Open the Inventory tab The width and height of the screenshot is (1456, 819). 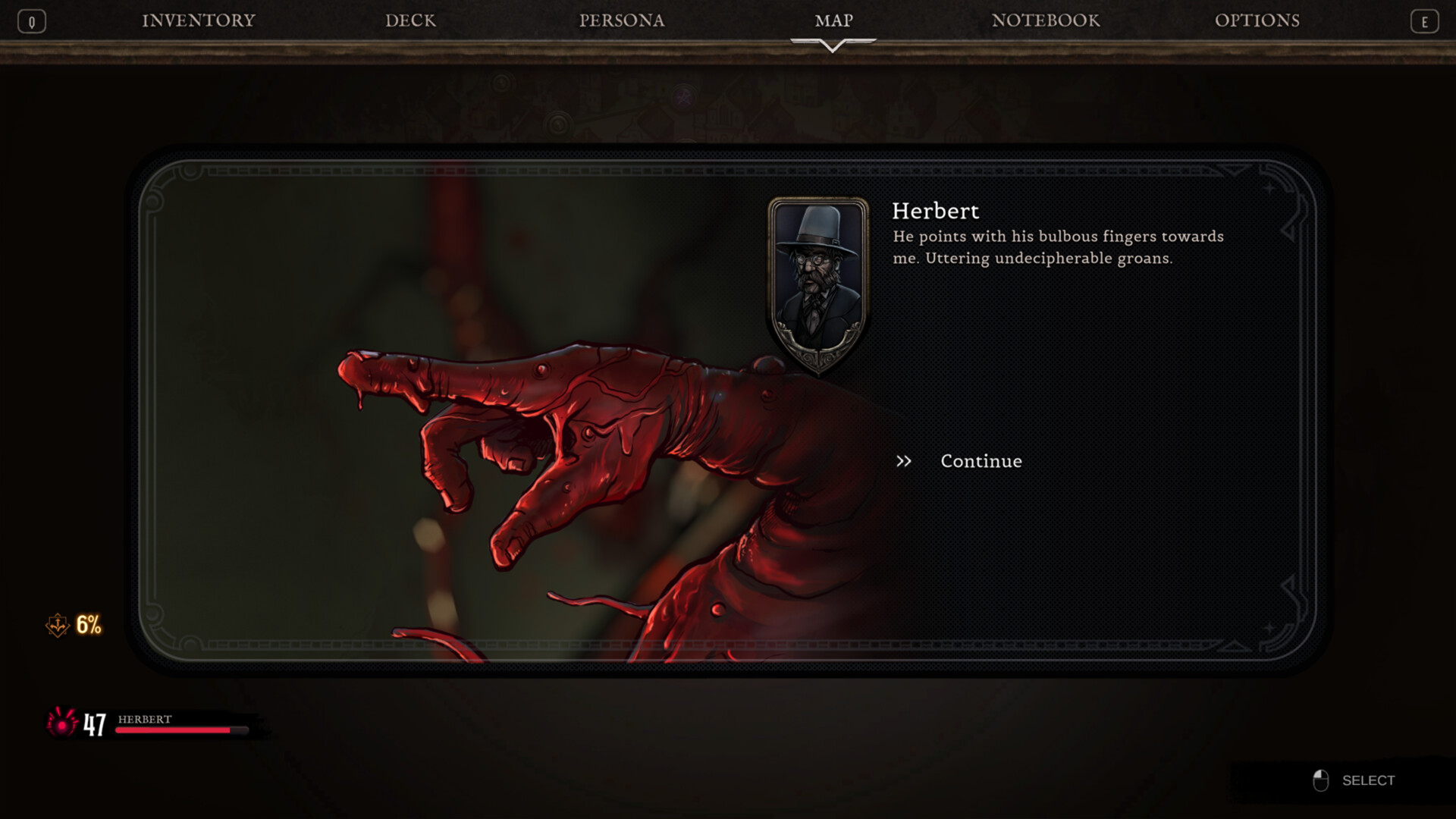(x=196, y=20)
